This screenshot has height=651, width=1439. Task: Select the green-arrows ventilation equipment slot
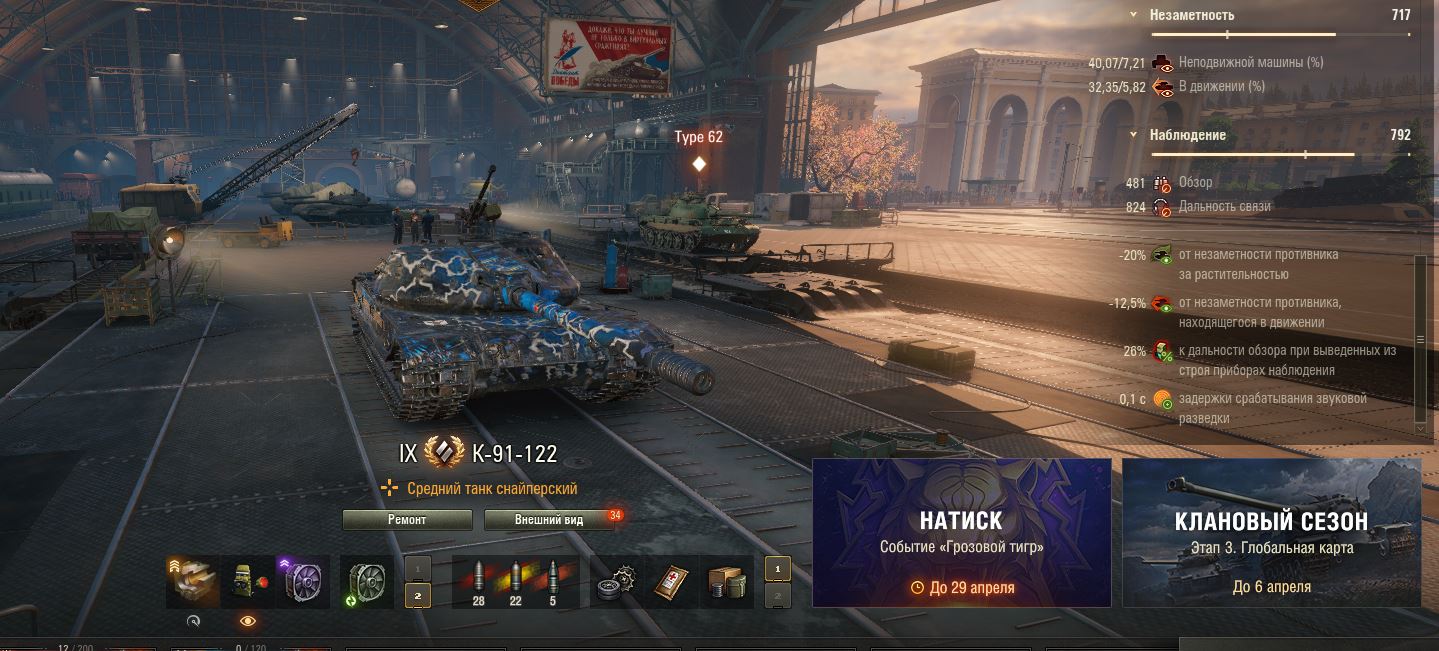coord(367,582)
